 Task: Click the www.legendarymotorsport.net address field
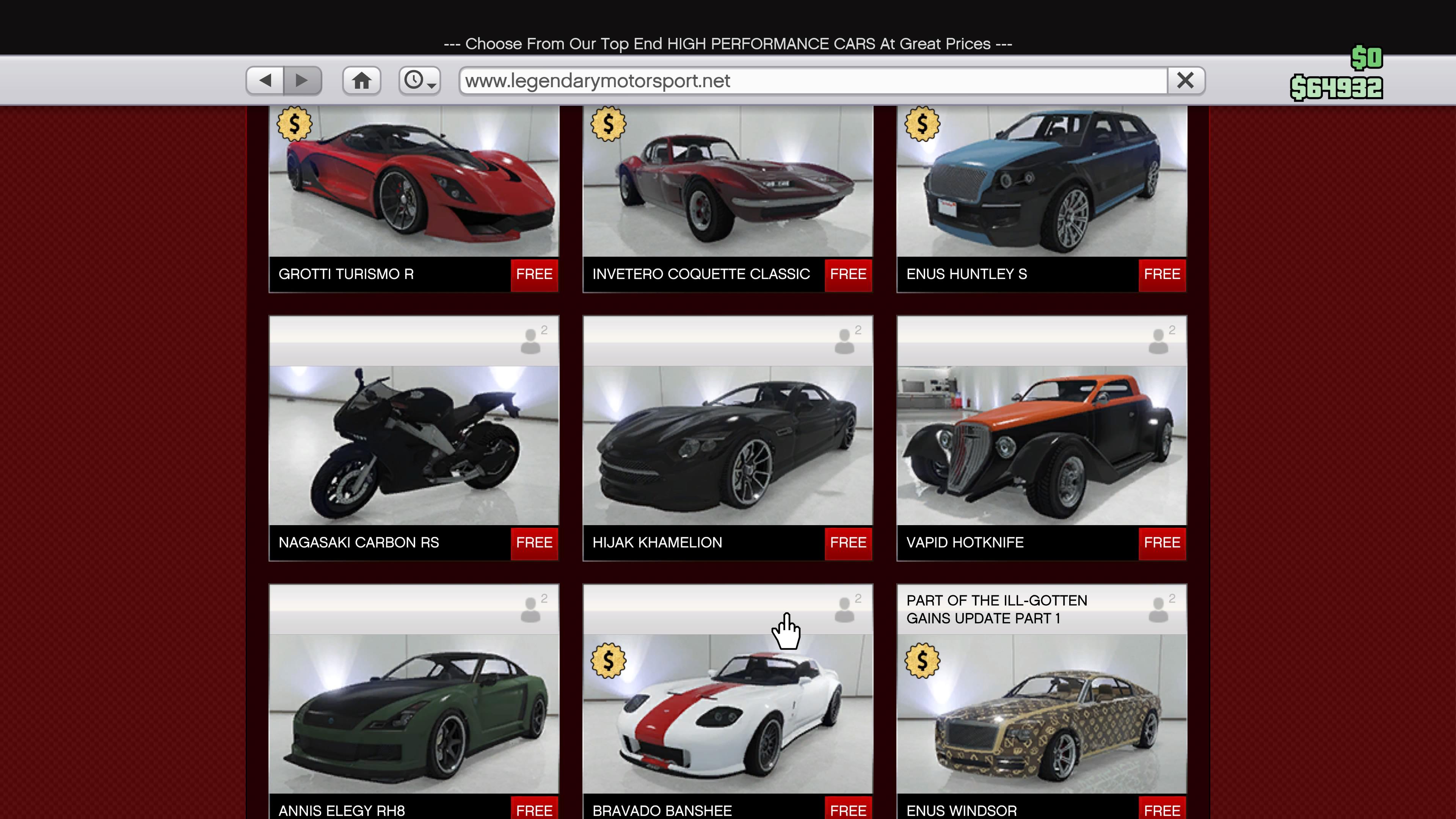[x=814, y=80]
